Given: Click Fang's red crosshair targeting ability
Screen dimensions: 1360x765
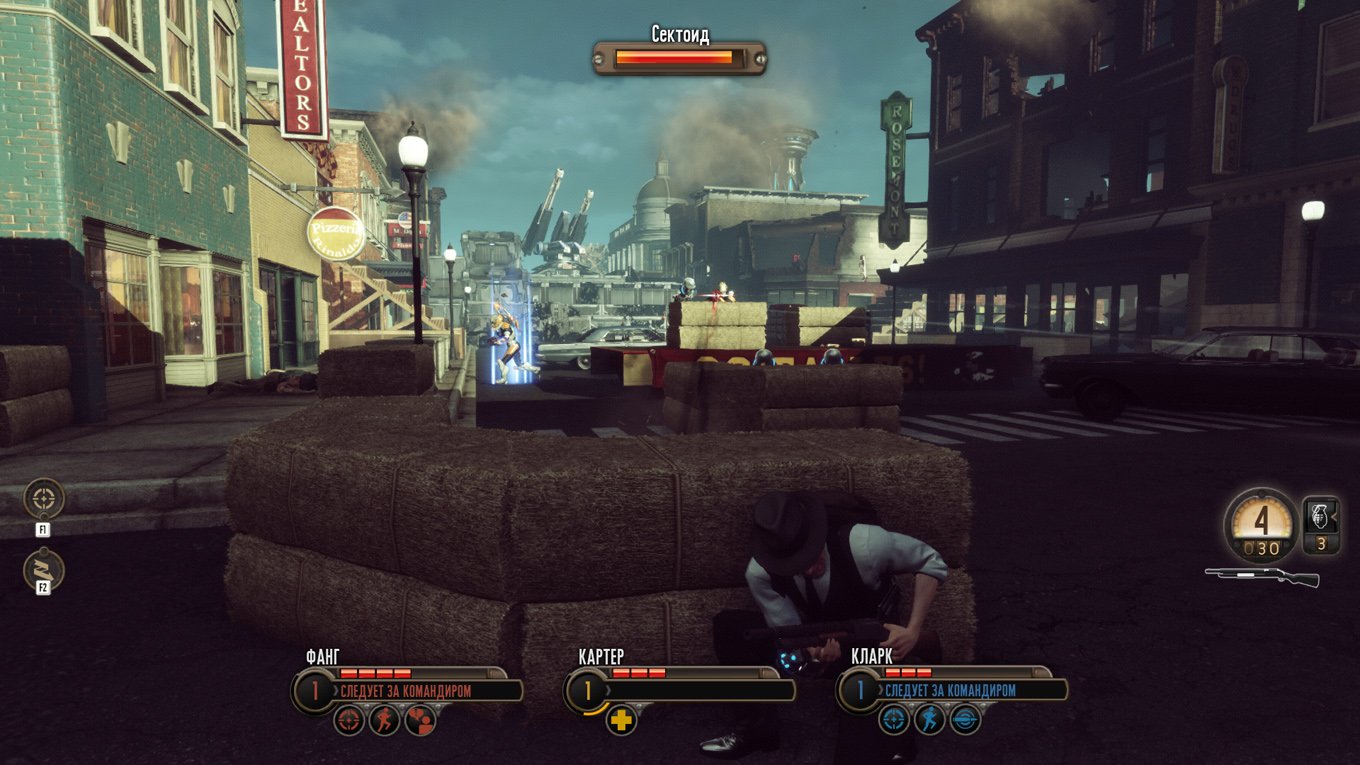Looking at the screenshot, I should pyautogui.click(x=348, y=719).
